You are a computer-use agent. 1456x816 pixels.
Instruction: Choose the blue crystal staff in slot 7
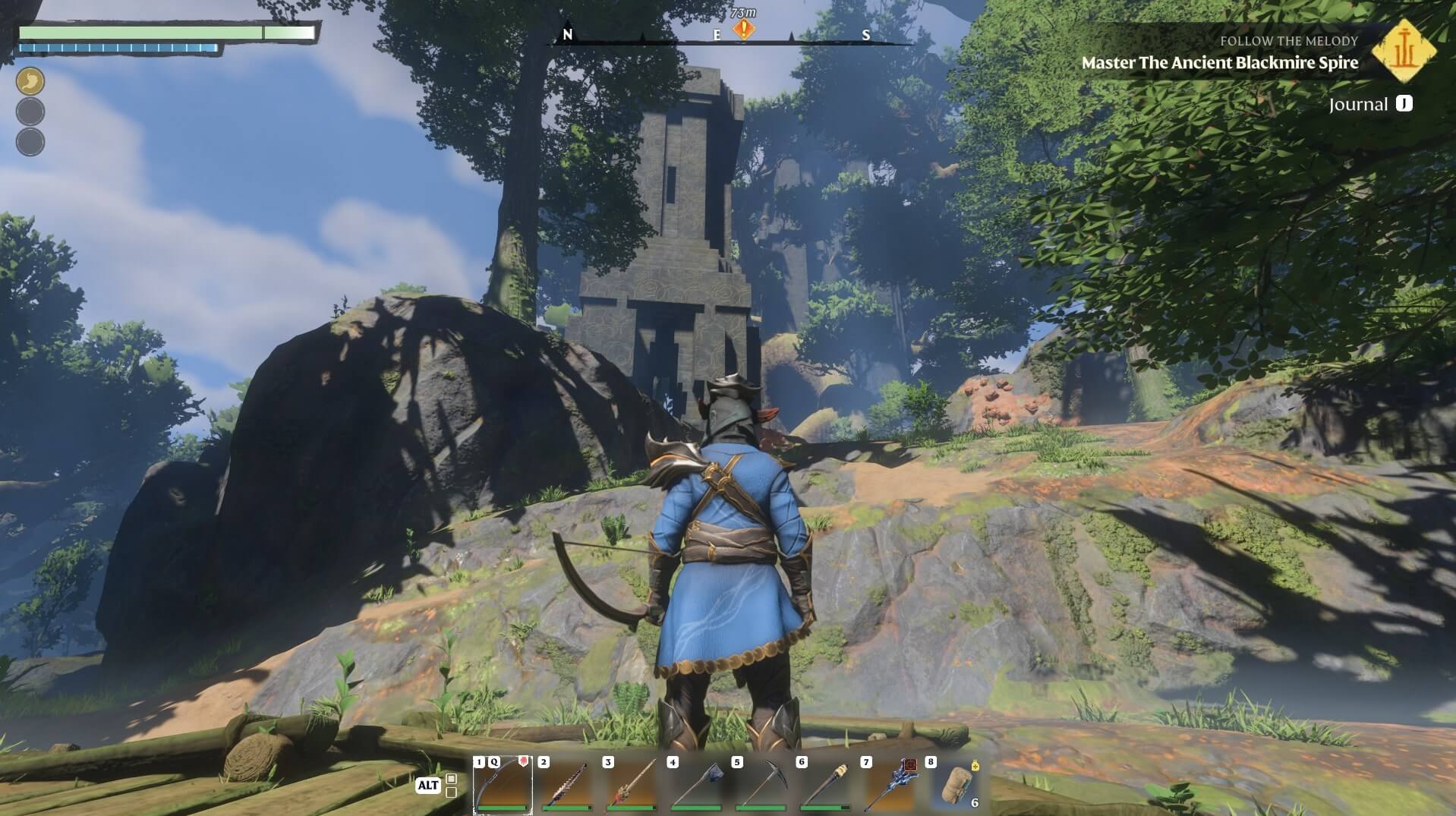click(x=890, y=785)
